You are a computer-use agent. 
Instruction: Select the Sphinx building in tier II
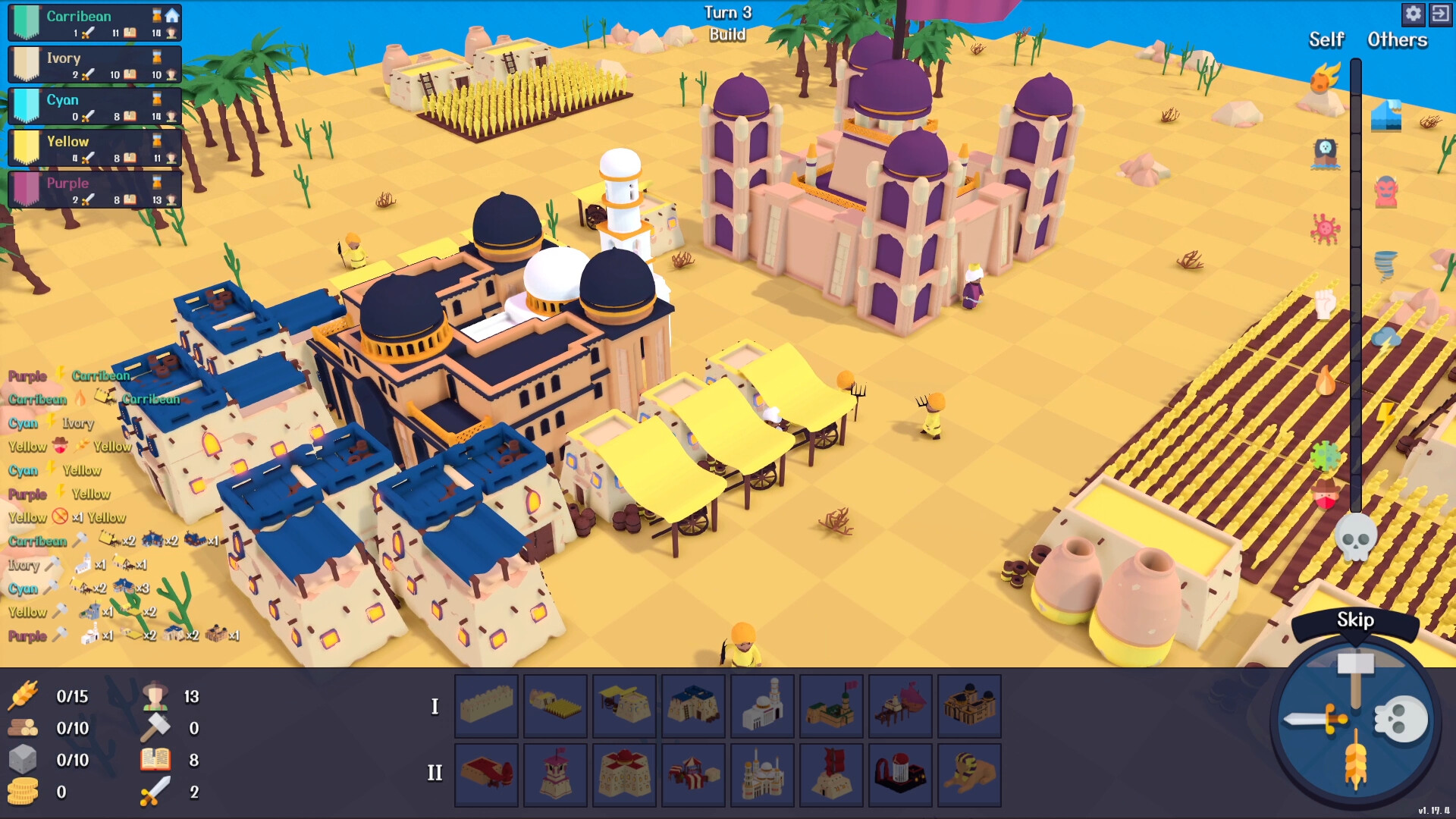pos(969,775)
